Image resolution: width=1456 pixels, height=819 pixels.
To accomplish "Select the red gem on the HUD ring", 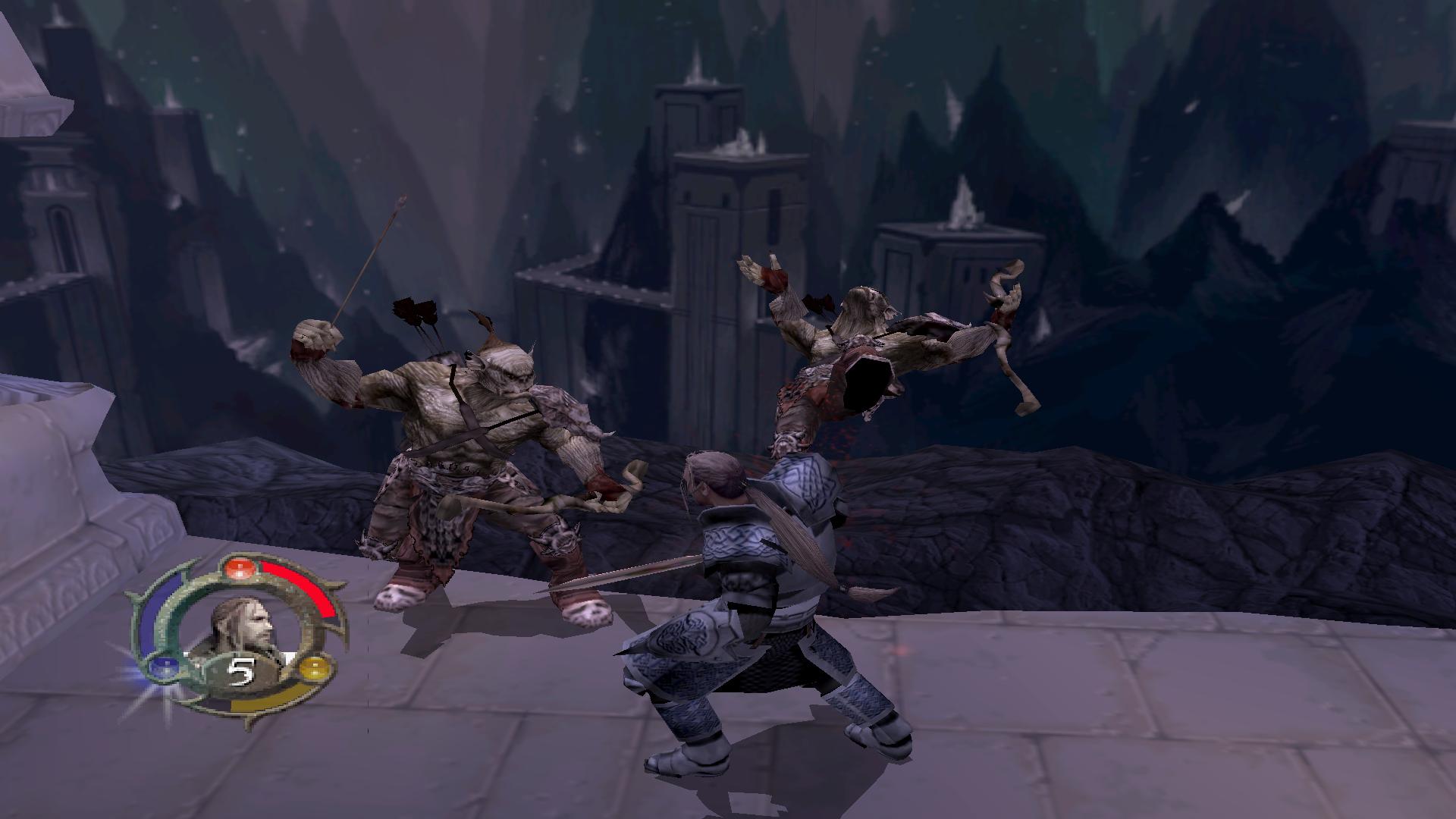I will [240, 569].
